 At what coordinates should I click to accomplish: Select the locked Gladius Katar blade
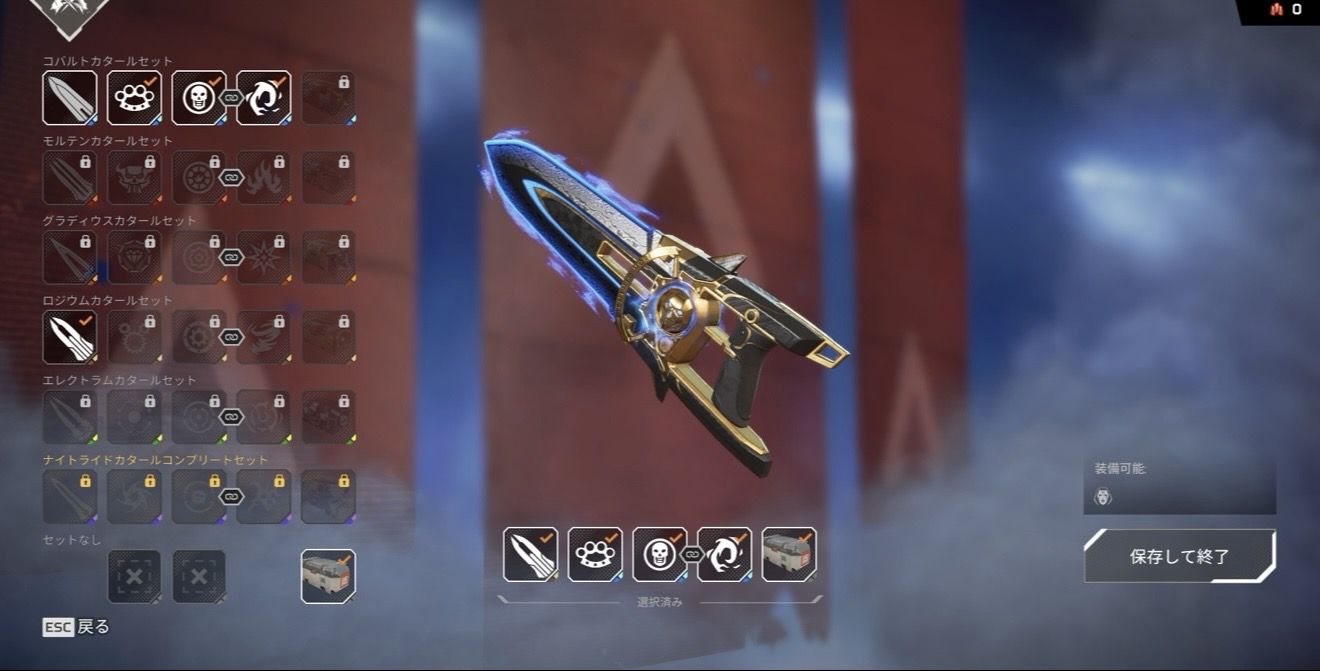coord(70,258)
